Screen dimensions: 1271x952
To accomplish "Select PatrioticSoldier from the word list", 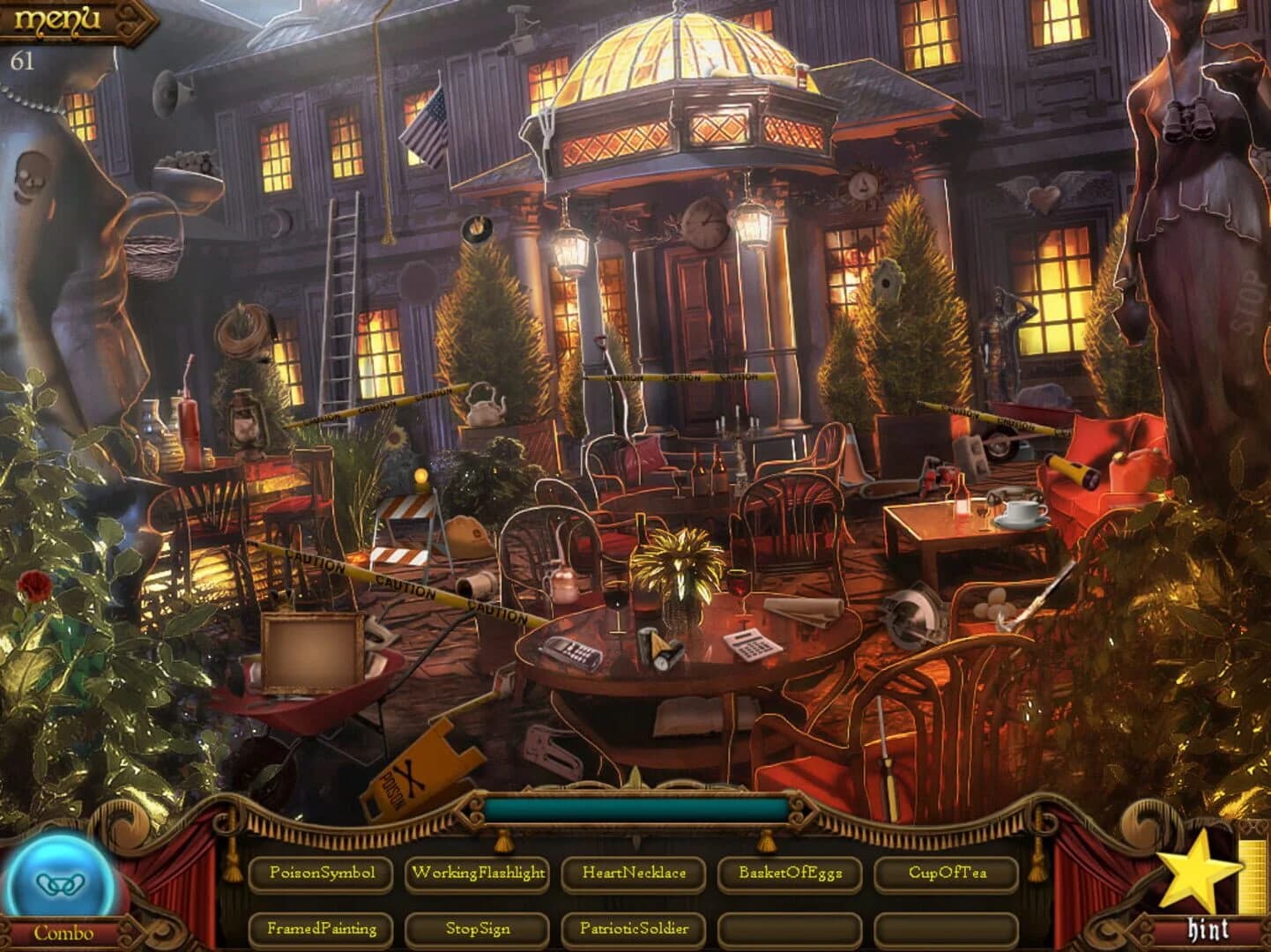I will 635,929.
